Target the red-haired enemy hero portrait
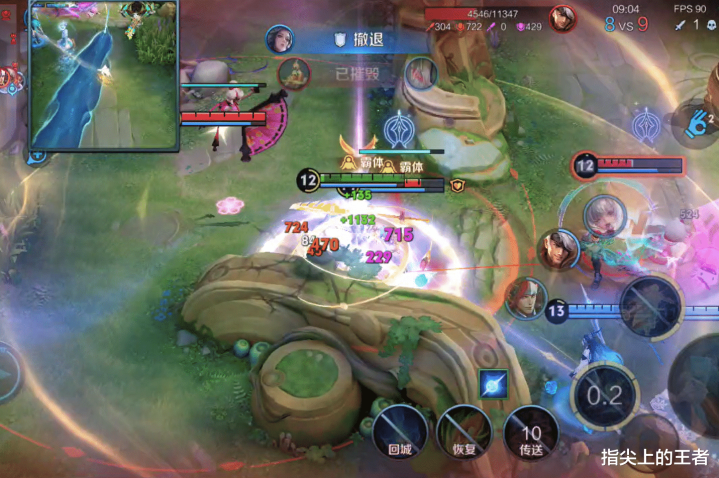Image resolution: width=719 pixels, height=478 pixels. (x=526, y=297)
